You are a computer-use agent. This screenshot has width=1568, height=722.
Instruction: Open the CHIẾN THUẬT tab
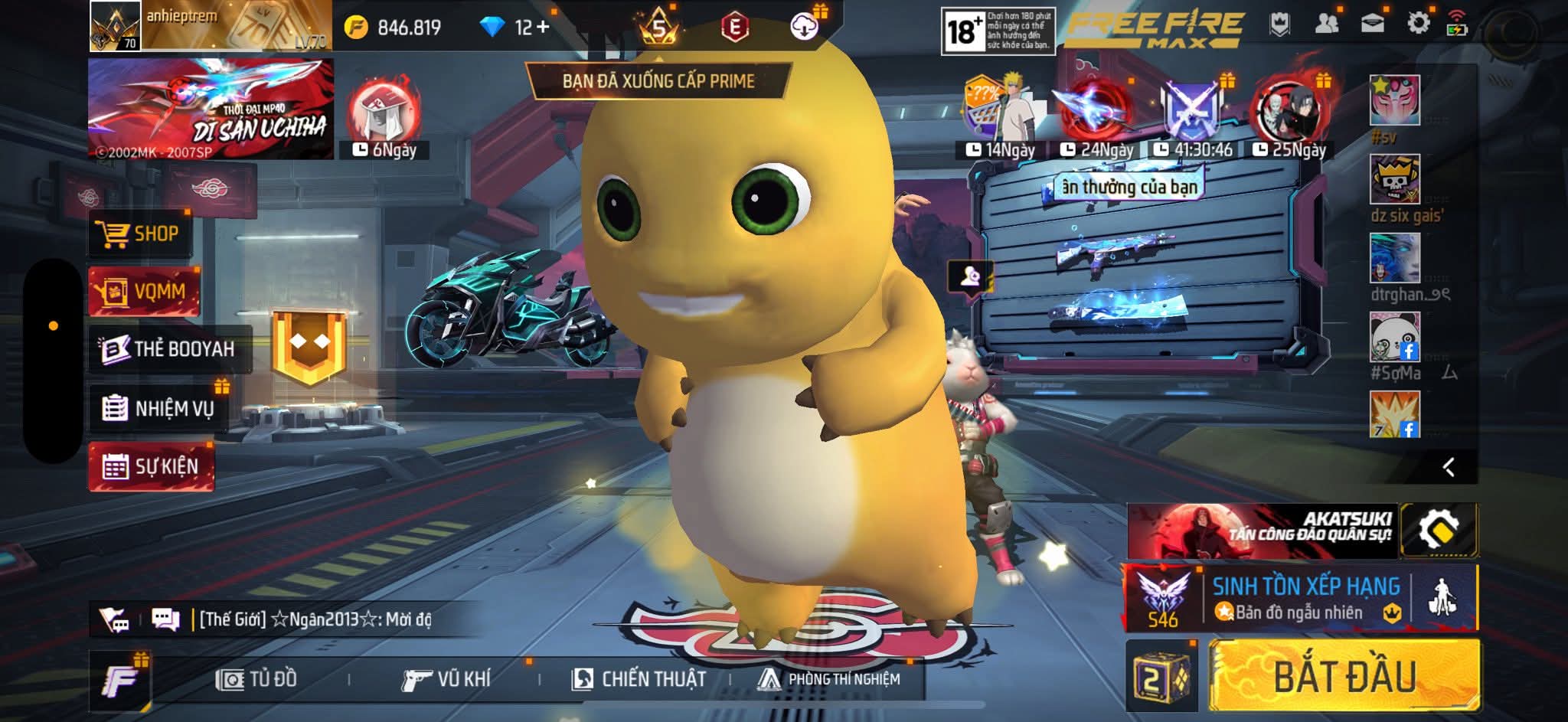click(639, 679)
